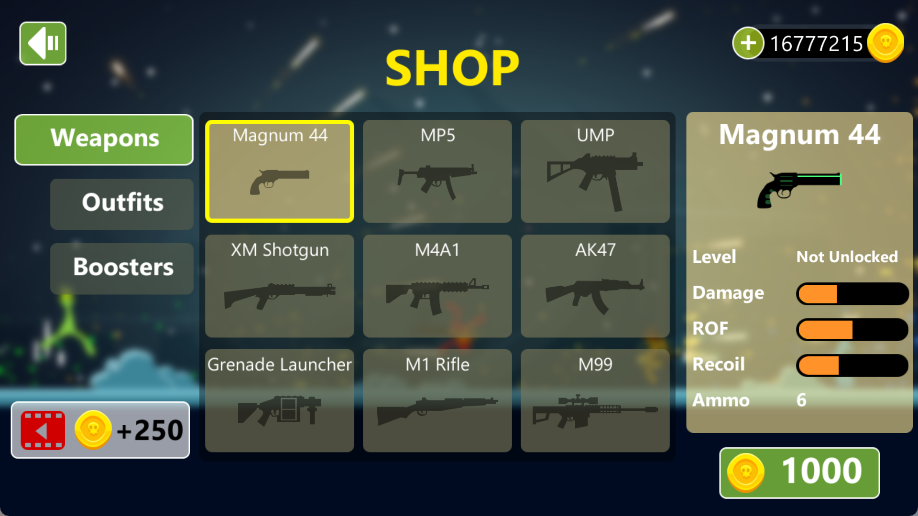The height and width of the screenshot is (516, 918).
Task: Select the M99 sniper rifle tile
Action: 595,400
